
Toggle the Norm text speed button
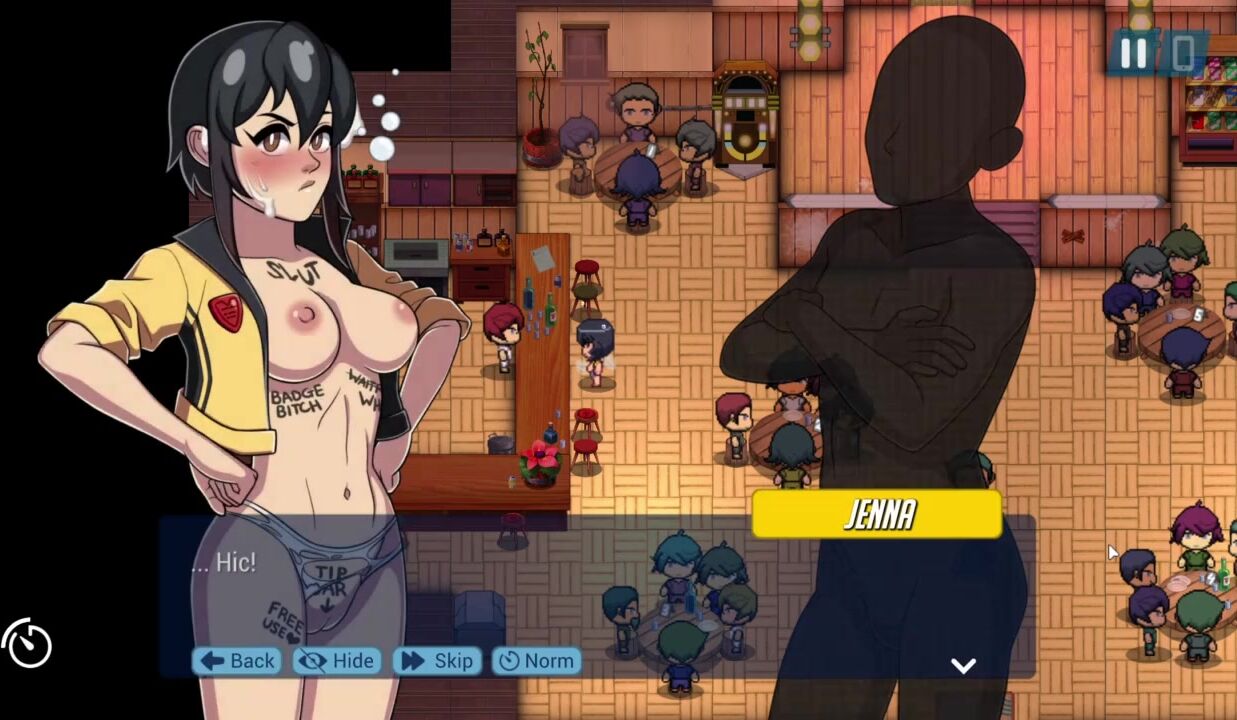pyautogui.click(x=536, y=660)
